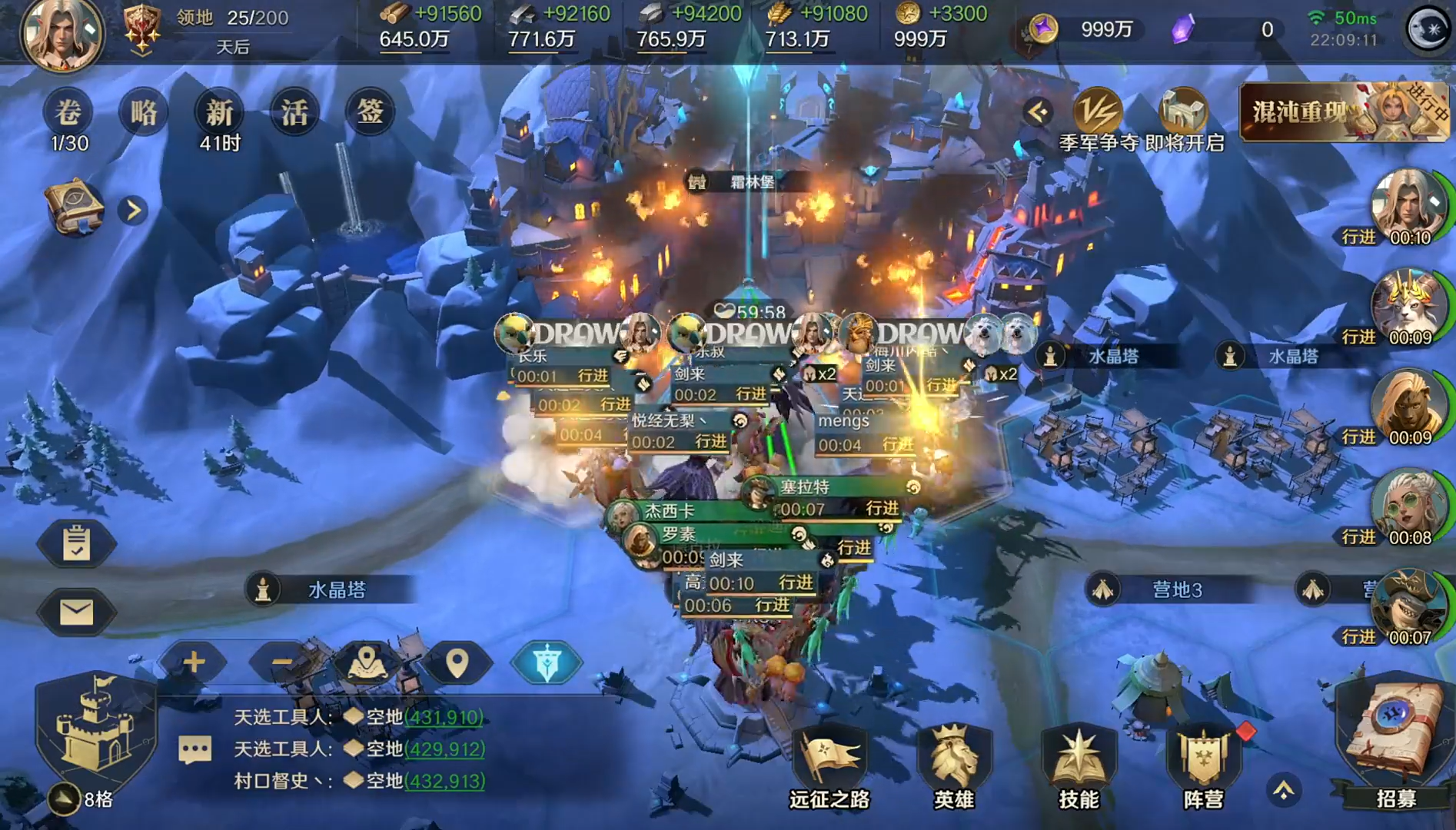Zoom out with the minus button
Screen dimensions: 1456x830
281,662
